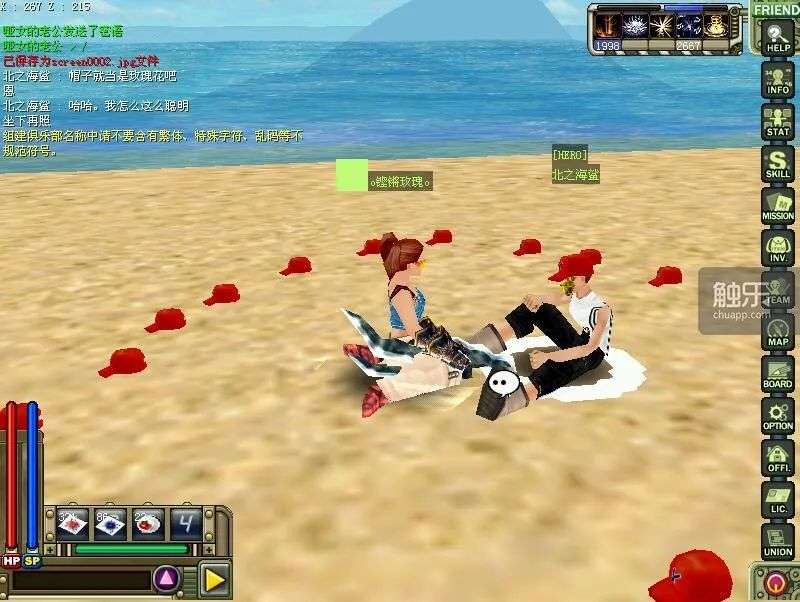Viewport: 800px width, 602px height.
Task: Click the OFFI. button
Action: coord(777,457)
